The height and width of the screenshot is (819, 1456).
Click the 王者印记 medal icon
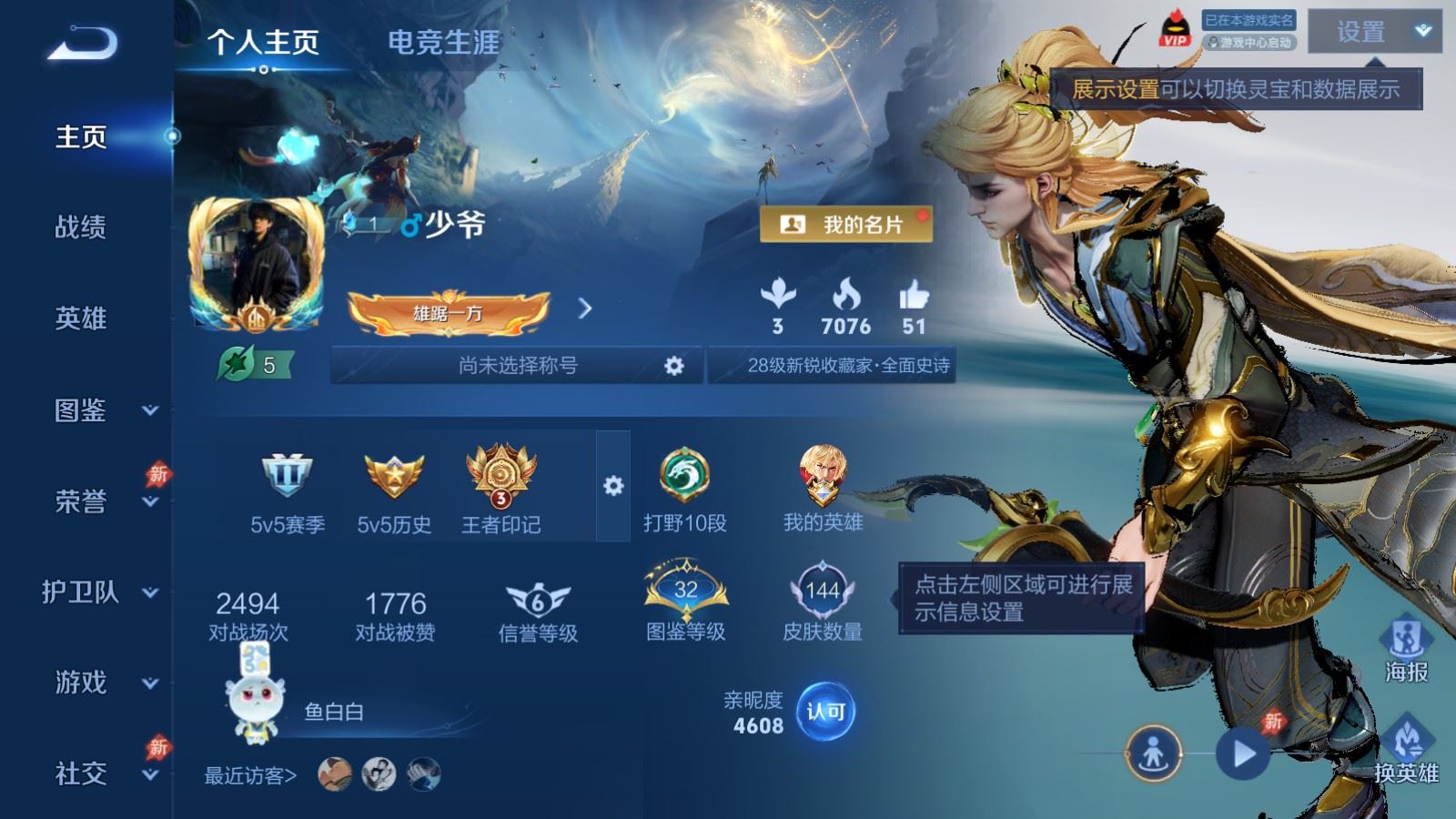(499, 478)
